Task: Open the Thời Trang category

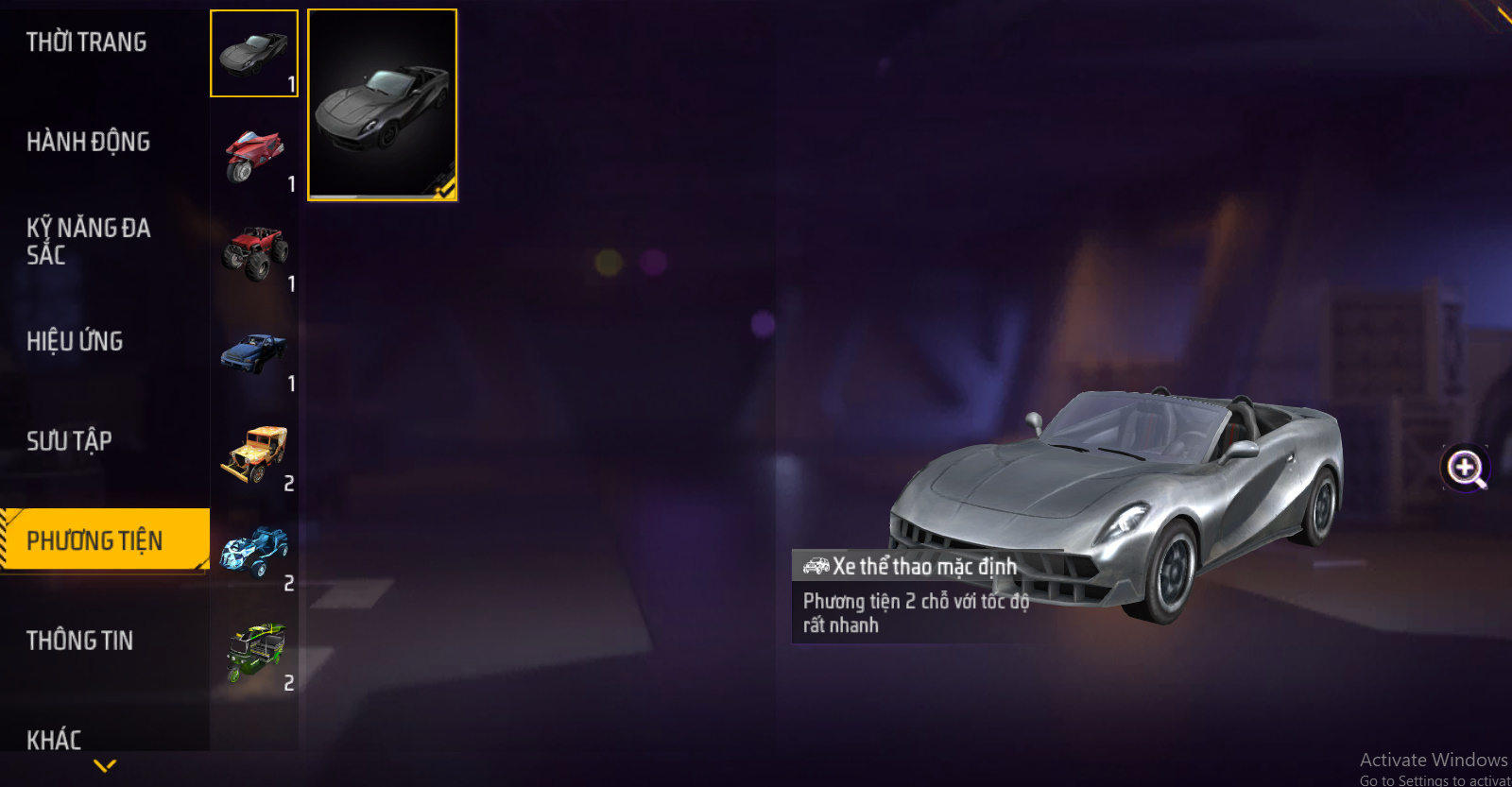Action: coord(87,43)
